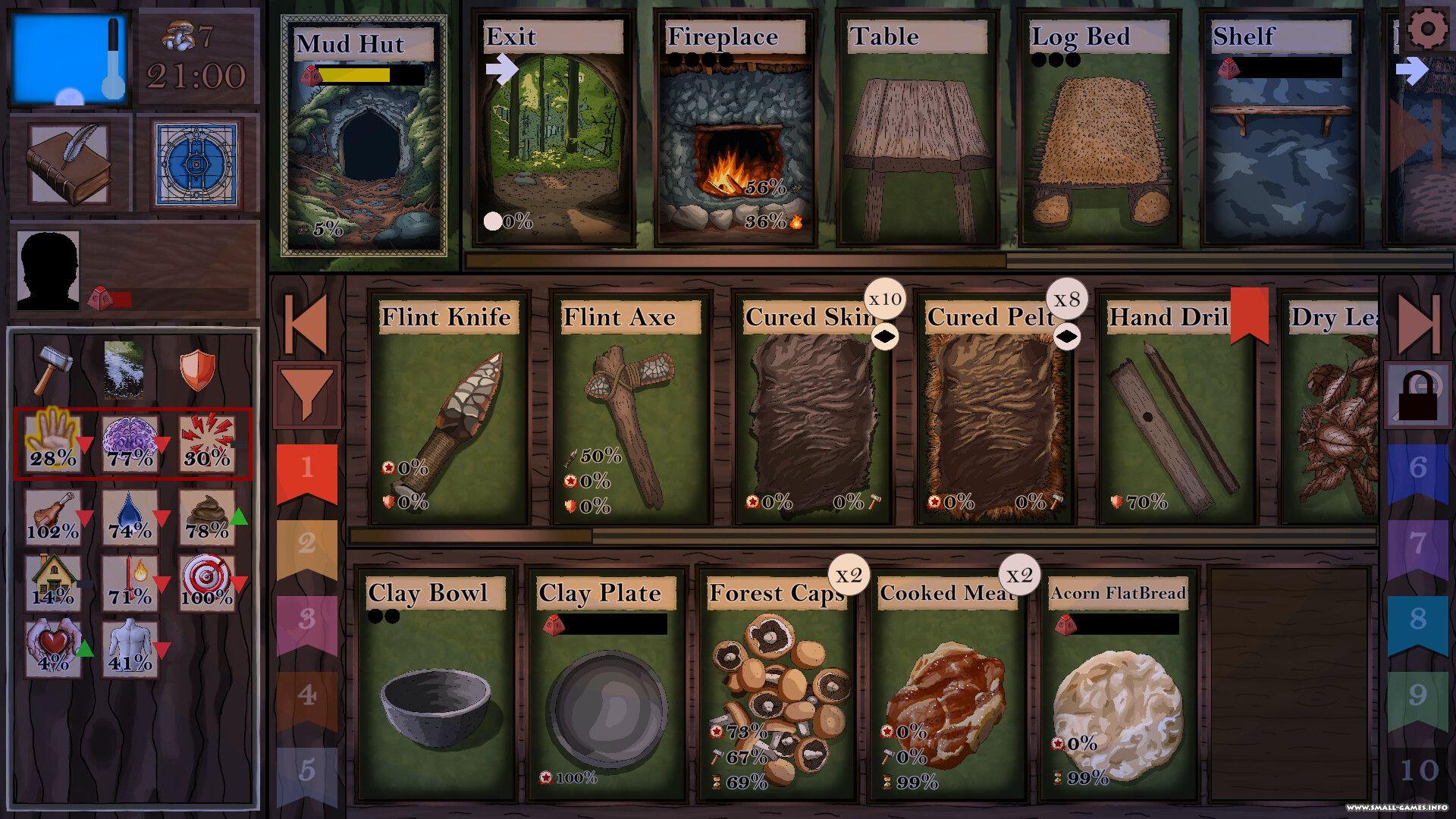Screen dimensions: 1456x819
Task: Choose the Log Bed card
Action: click(x=1100, y=129)
